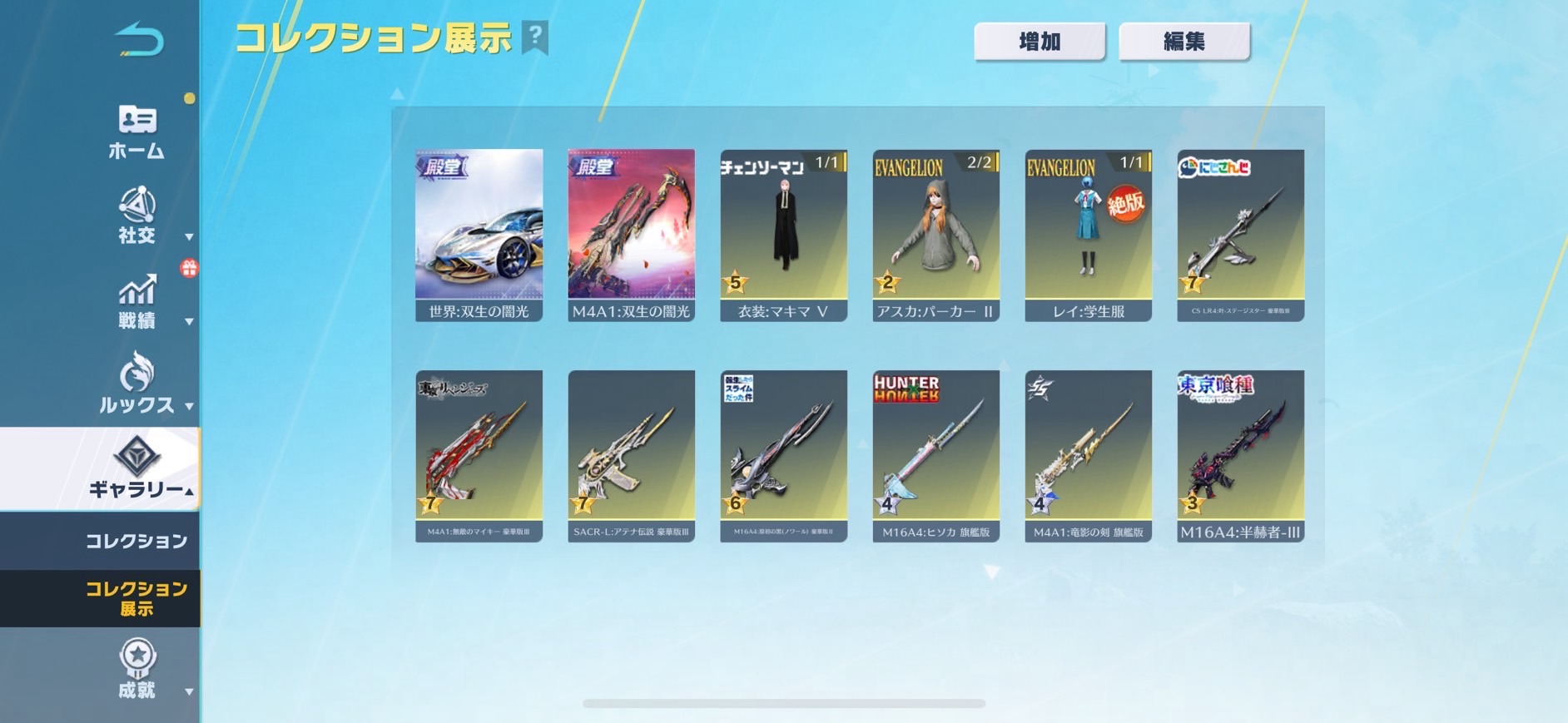
Task: View the 衣装:マキマ V outfit card
Action: click(783, 235)
